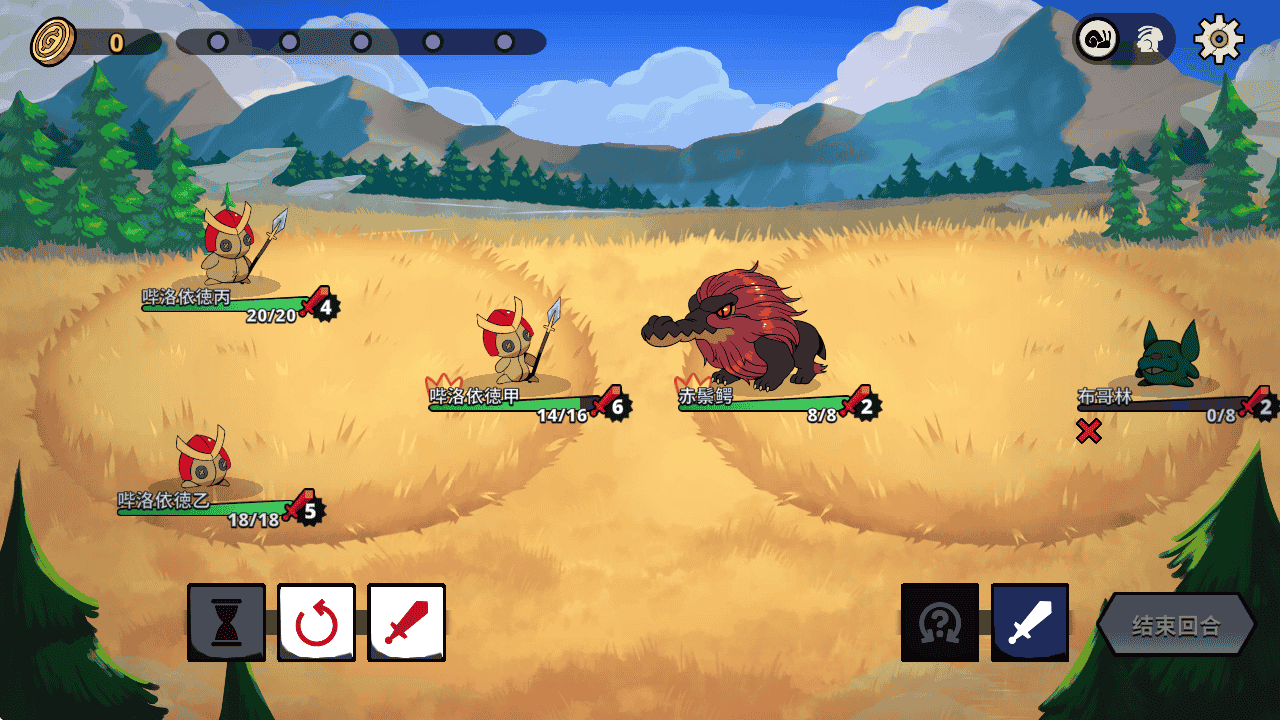Click the dark horseshoe question-mark card
Screen dimensions: 1280x720
tap(940, 623)
